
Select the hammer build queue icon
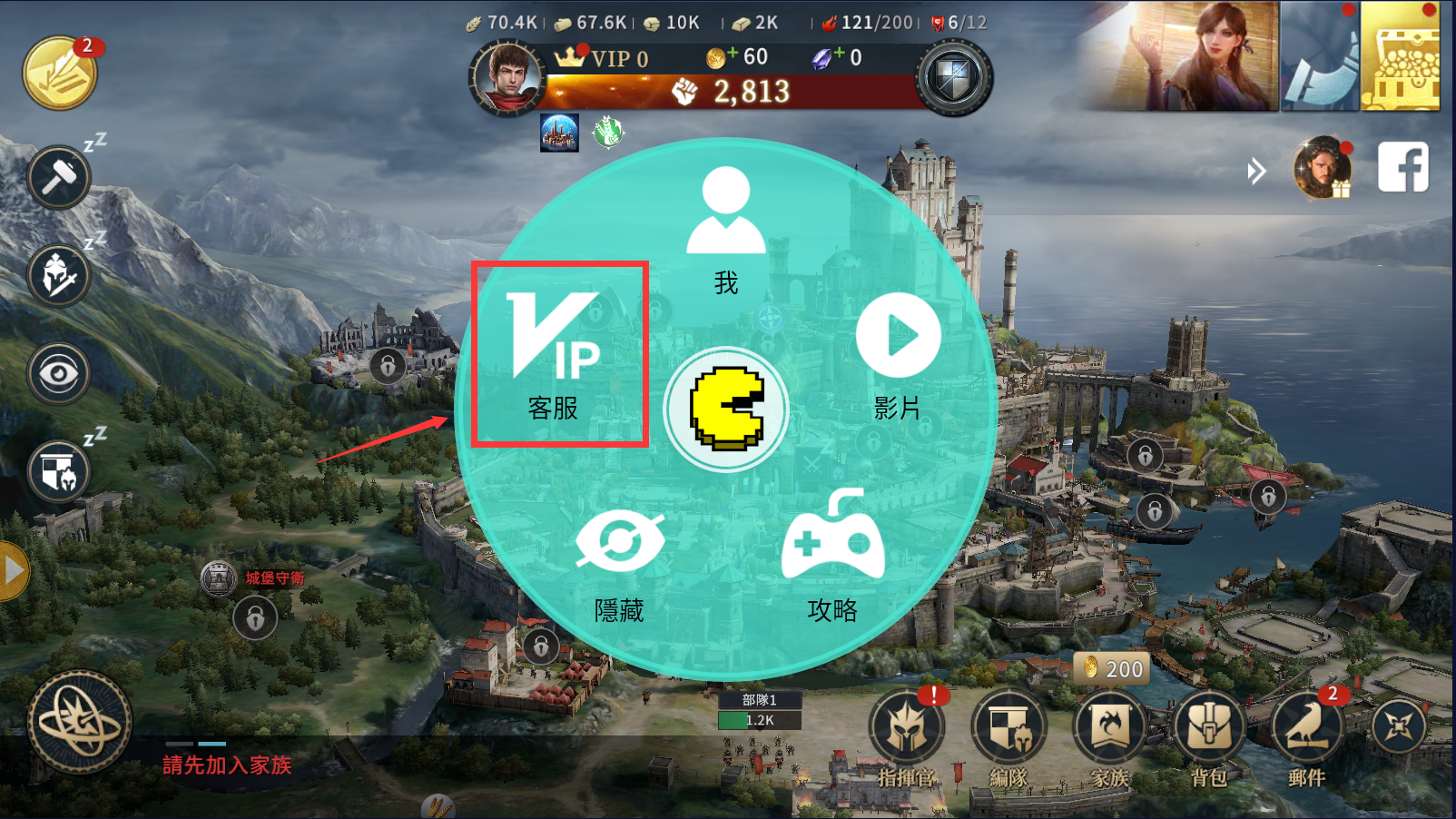(59, 177)
